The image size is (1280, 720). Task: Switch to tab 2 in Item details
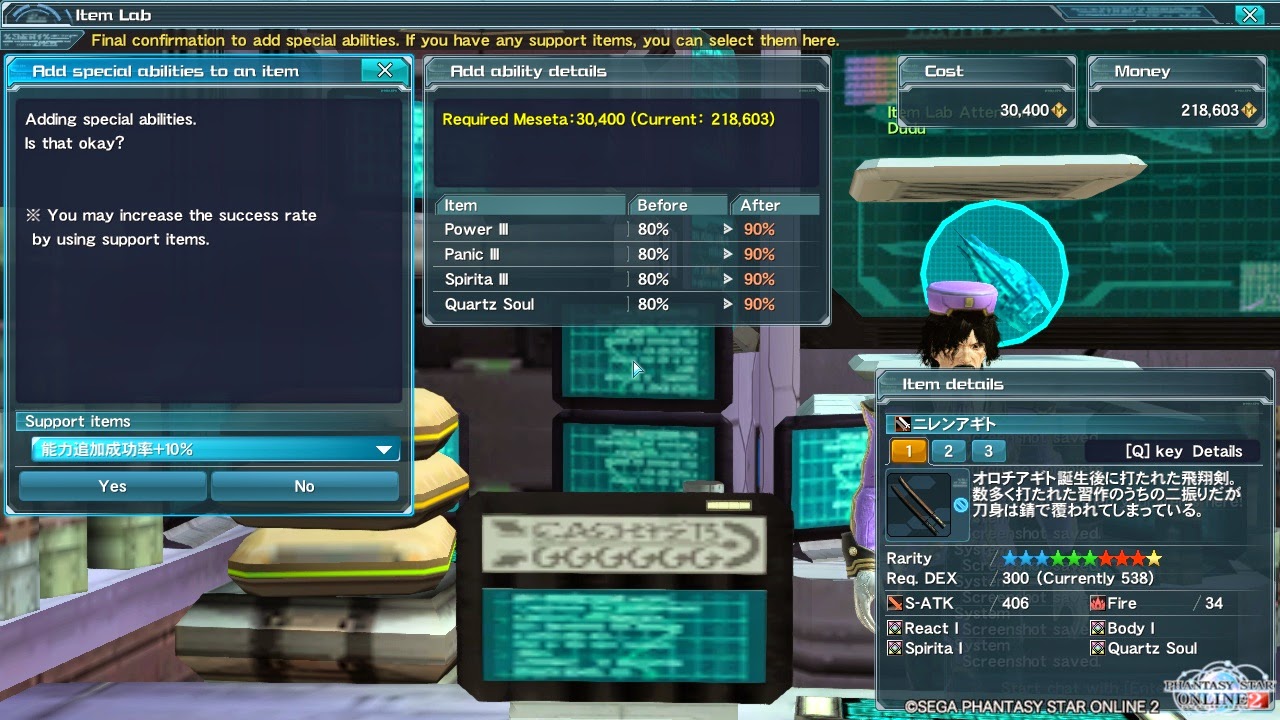946,451
